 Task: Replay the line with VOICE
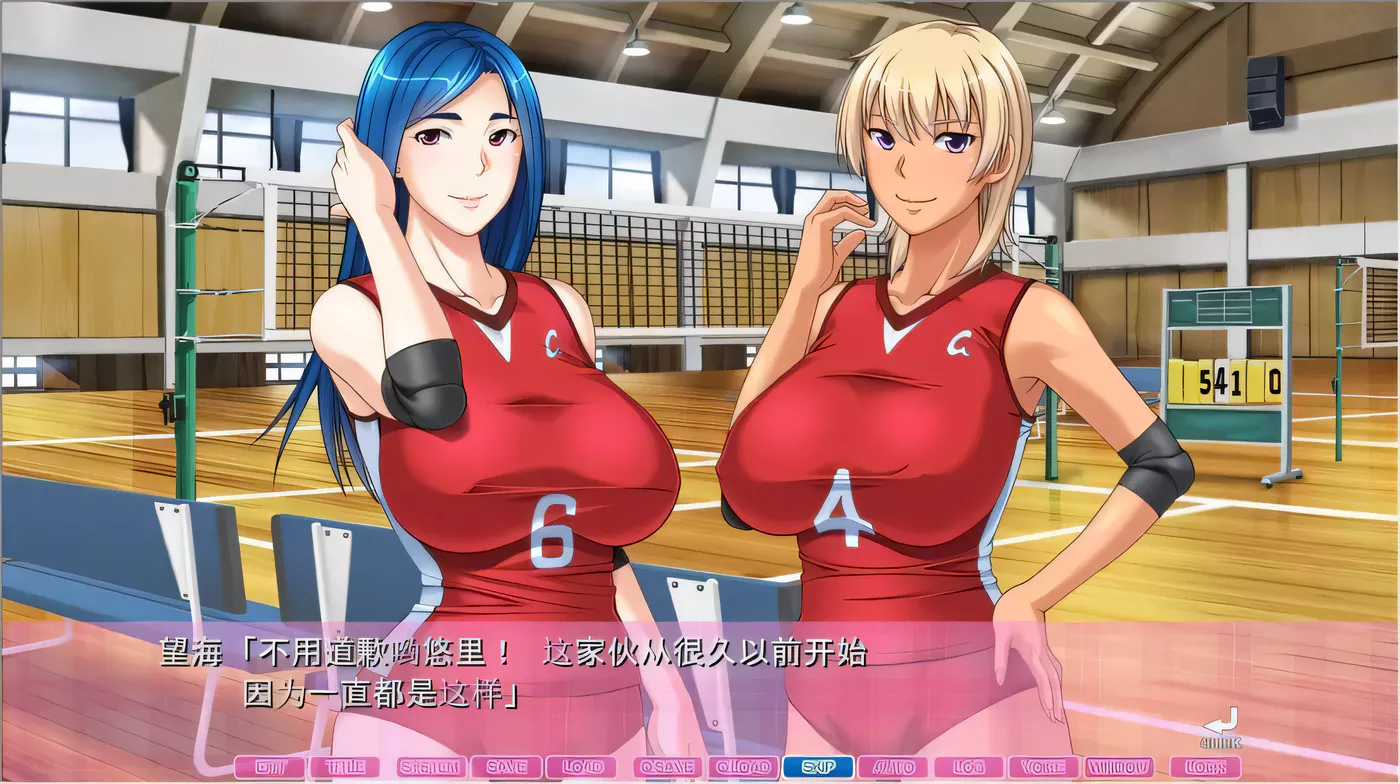[x=1042, y=768]
